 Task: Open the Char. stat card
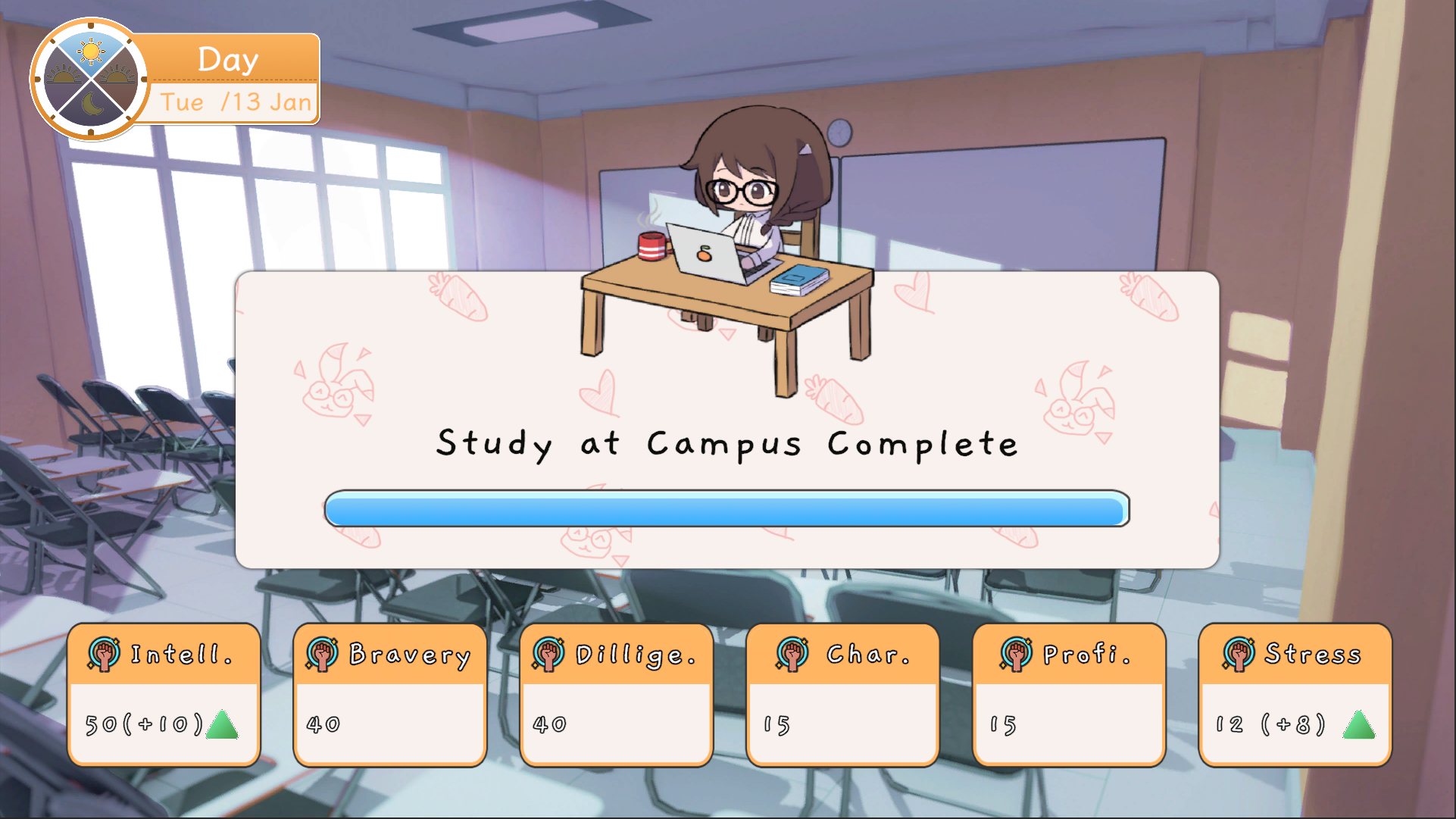tap(842, 694)
